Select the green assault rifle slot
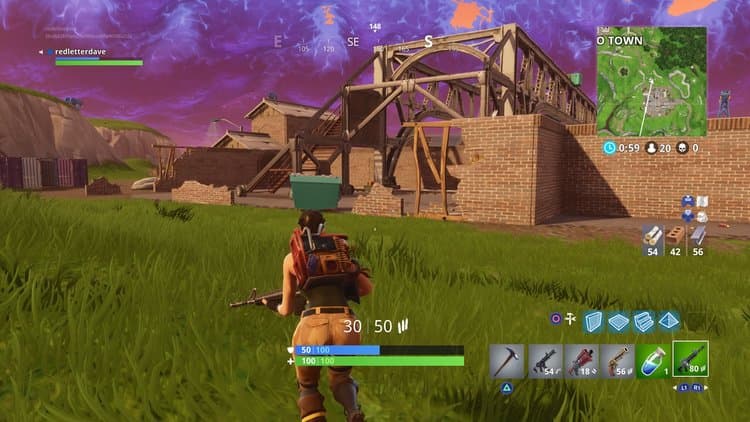This screenshot has width=750, height=422. tap(690, 359)
